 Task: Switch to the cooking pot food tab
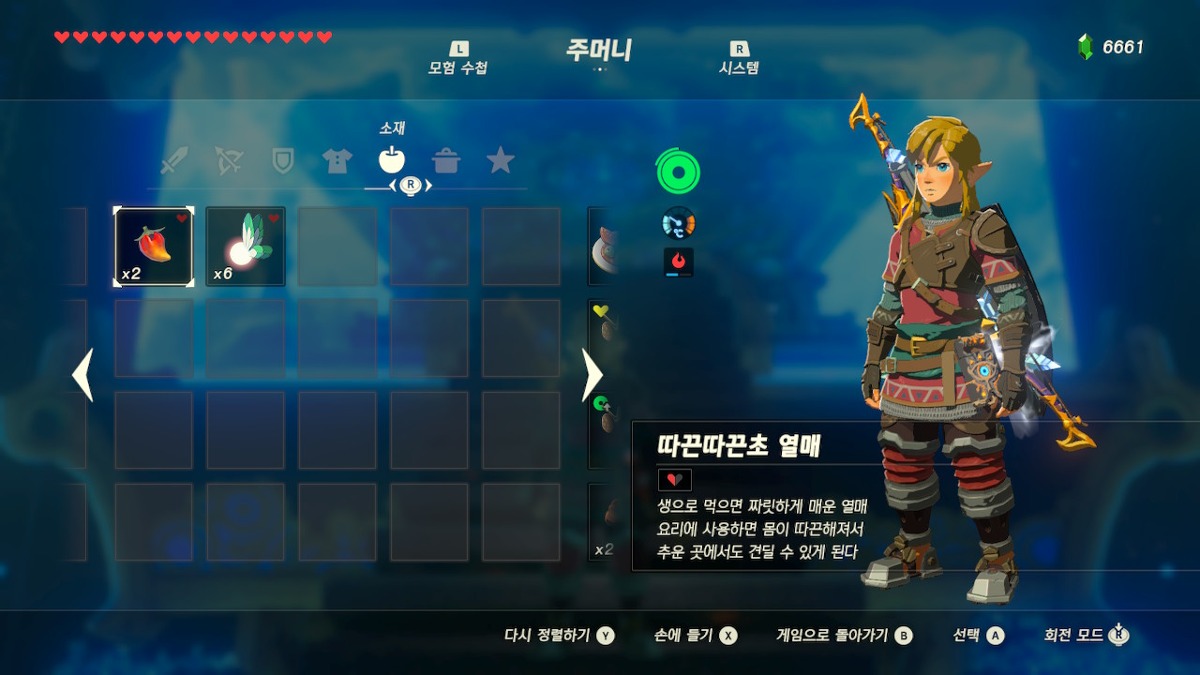446,161
